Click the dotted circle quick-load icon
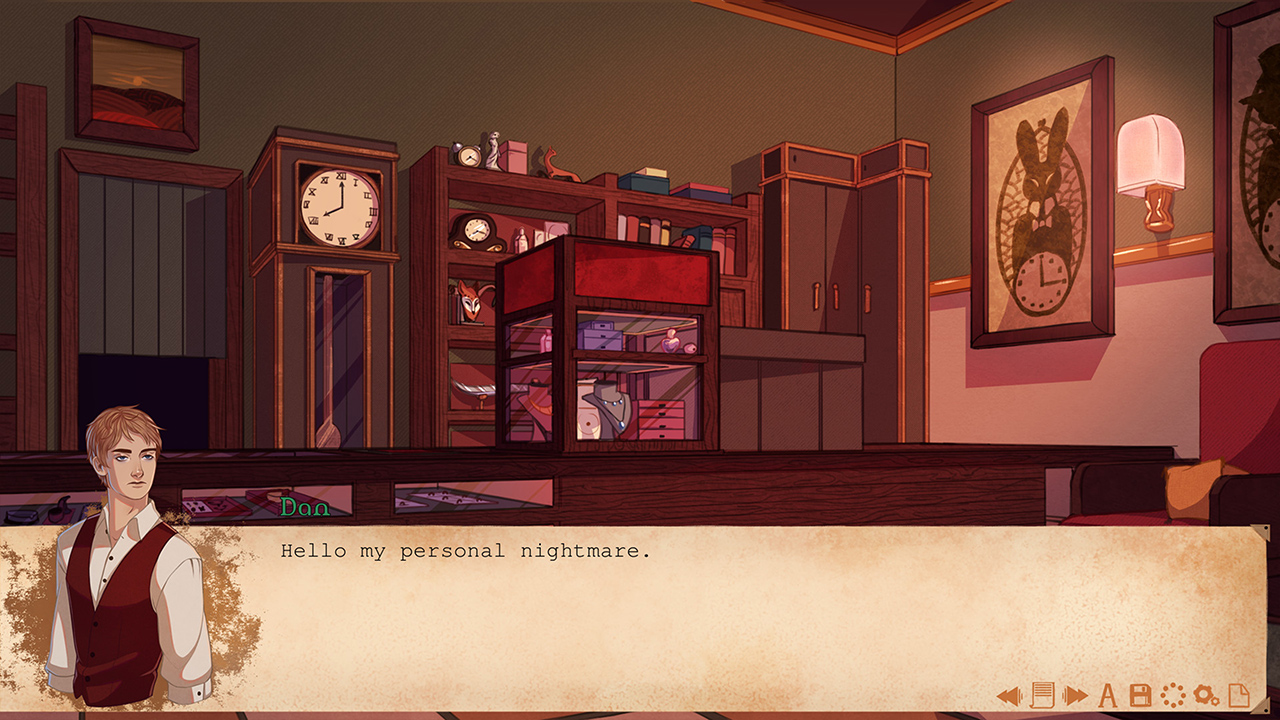This screenshot has height=720, width=1280. [1172, 694]
